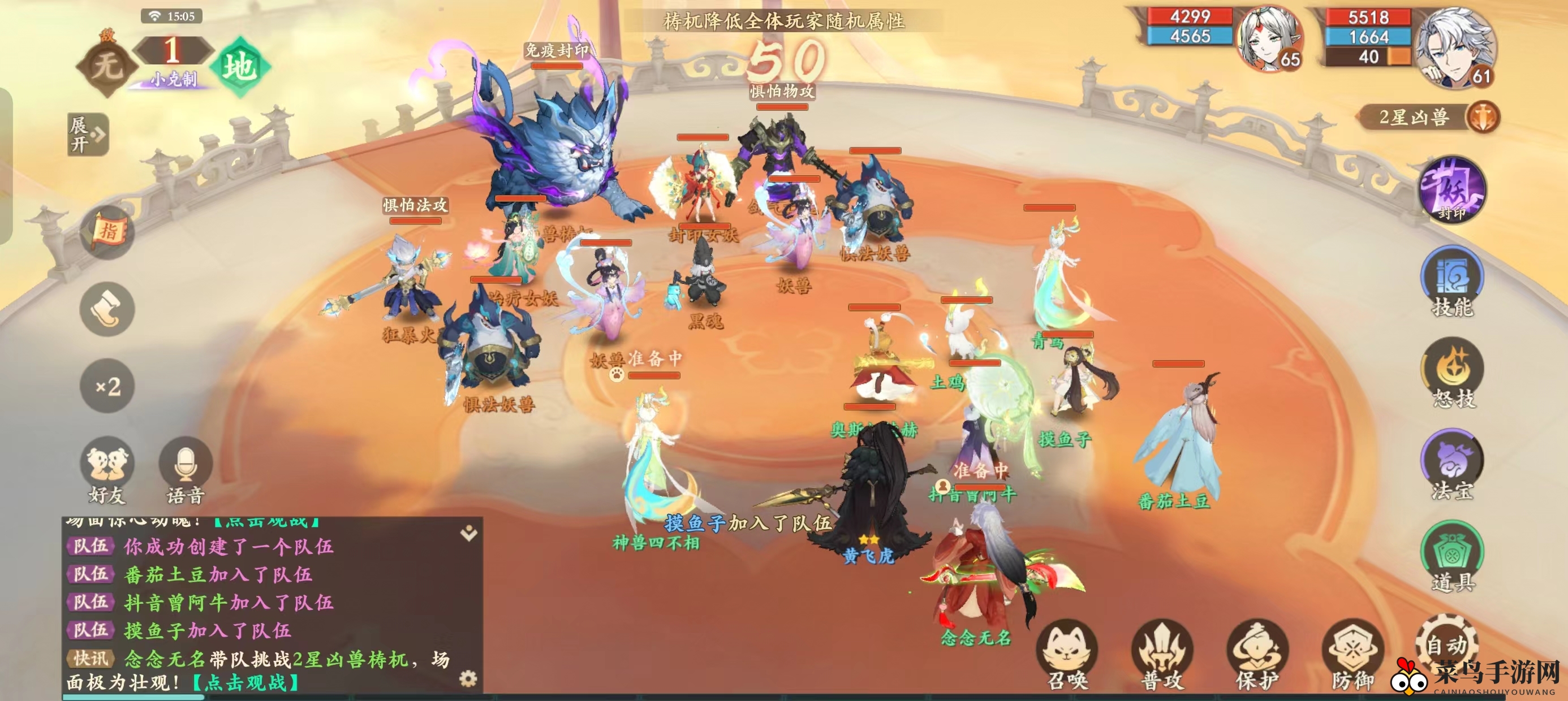Use the 封印 seal skill
This screenshot has width=1568, height=701.
tap(1453, 189)
